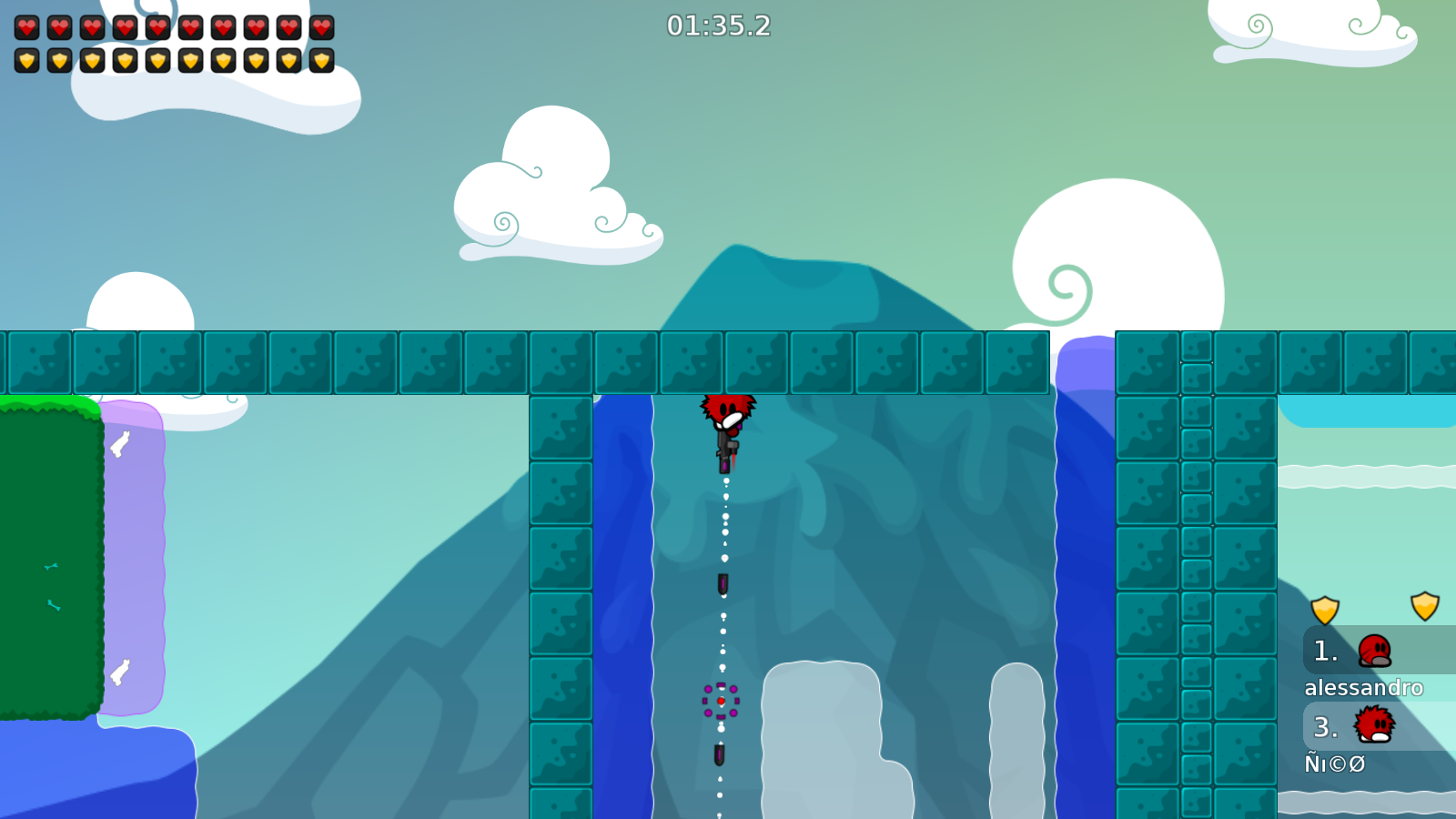The image size is (1456, 819).
Task: Click the name alessandro in the leaderboard
Action: click(x=1364, y=689)
